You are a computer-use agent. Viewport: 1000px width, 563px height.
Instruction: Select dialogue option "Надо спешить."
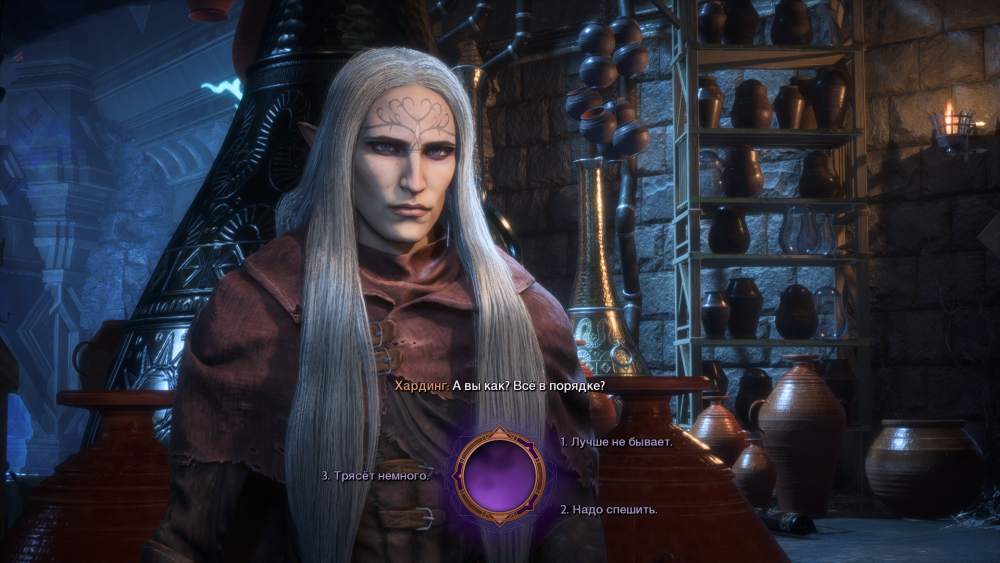click(x=609, y=510)
